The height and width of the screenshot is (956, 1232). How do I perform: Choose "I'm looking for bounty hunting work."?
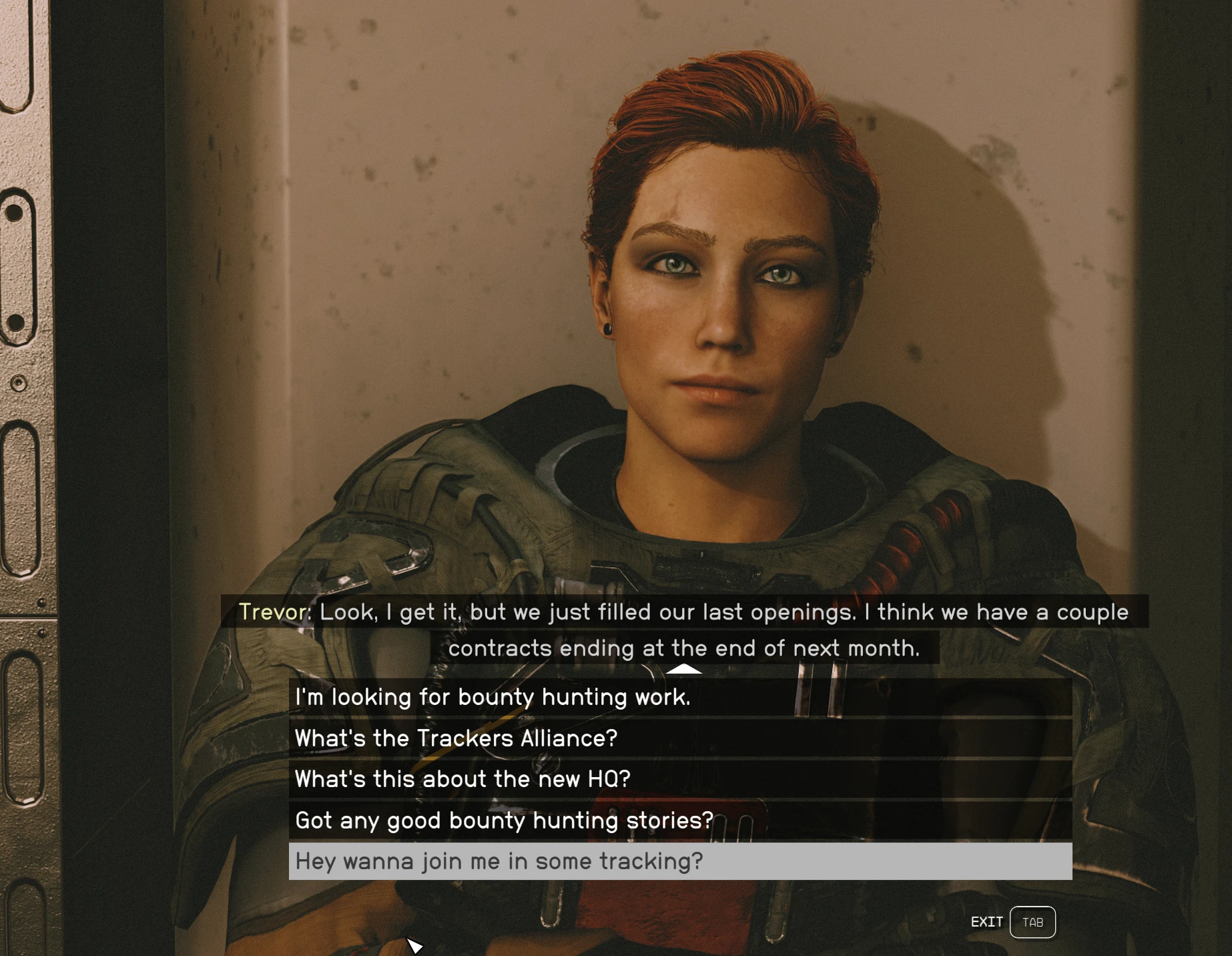pos(679,698)
